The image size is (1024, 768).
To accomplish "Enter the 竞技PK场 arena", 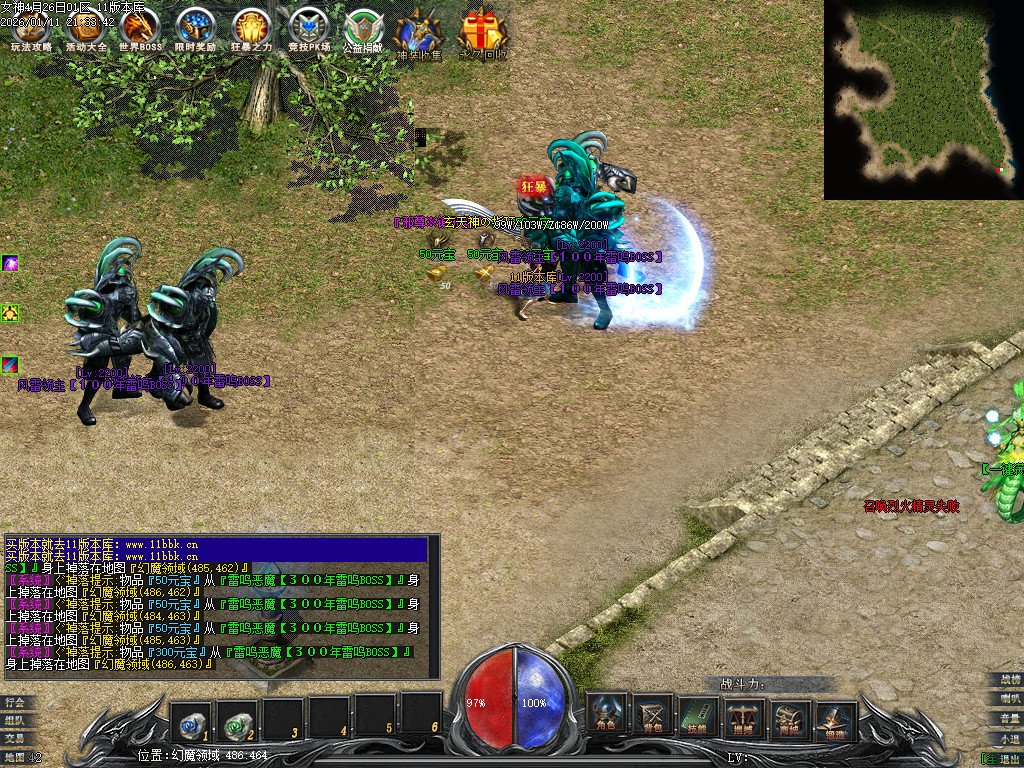I will (307, 29).
